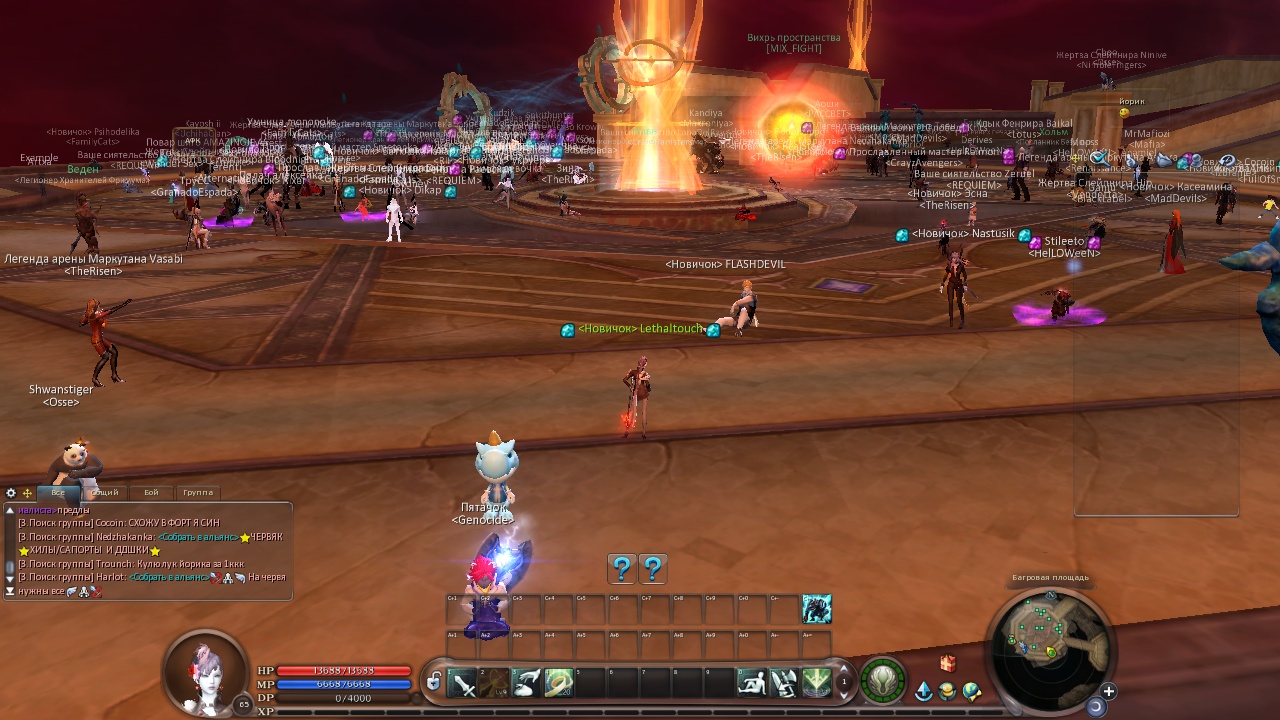This screenshot has width=1280, height=720.
Task: Open the red gift box icon
Action: pos(948,663)
